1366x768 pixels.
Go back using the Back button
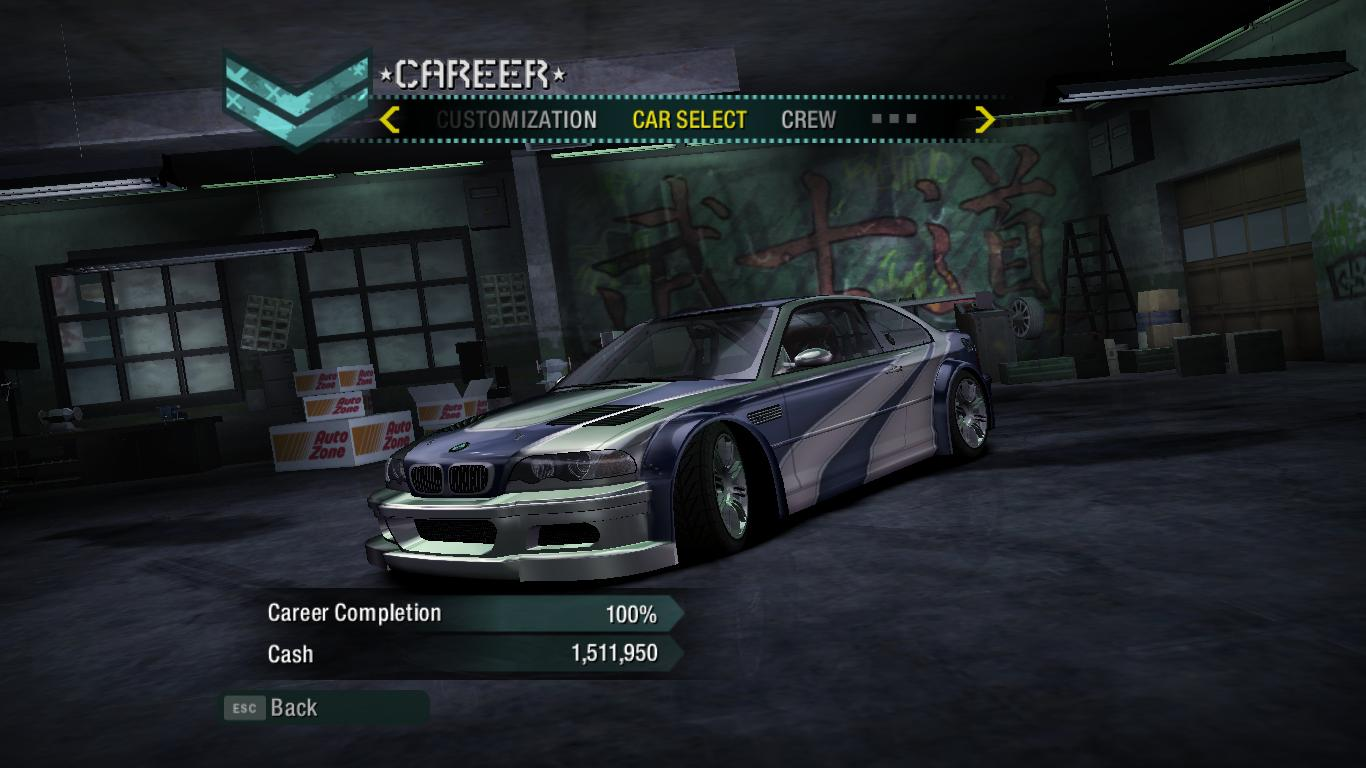click(293, 708)
